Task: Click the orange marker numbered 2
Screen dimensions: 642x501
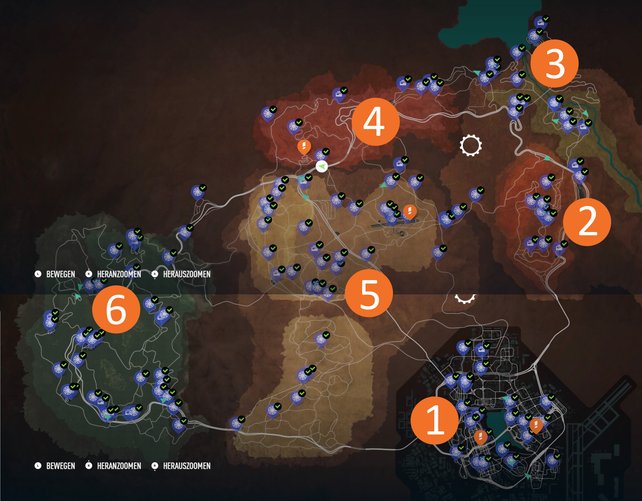Action: (588, 221)
